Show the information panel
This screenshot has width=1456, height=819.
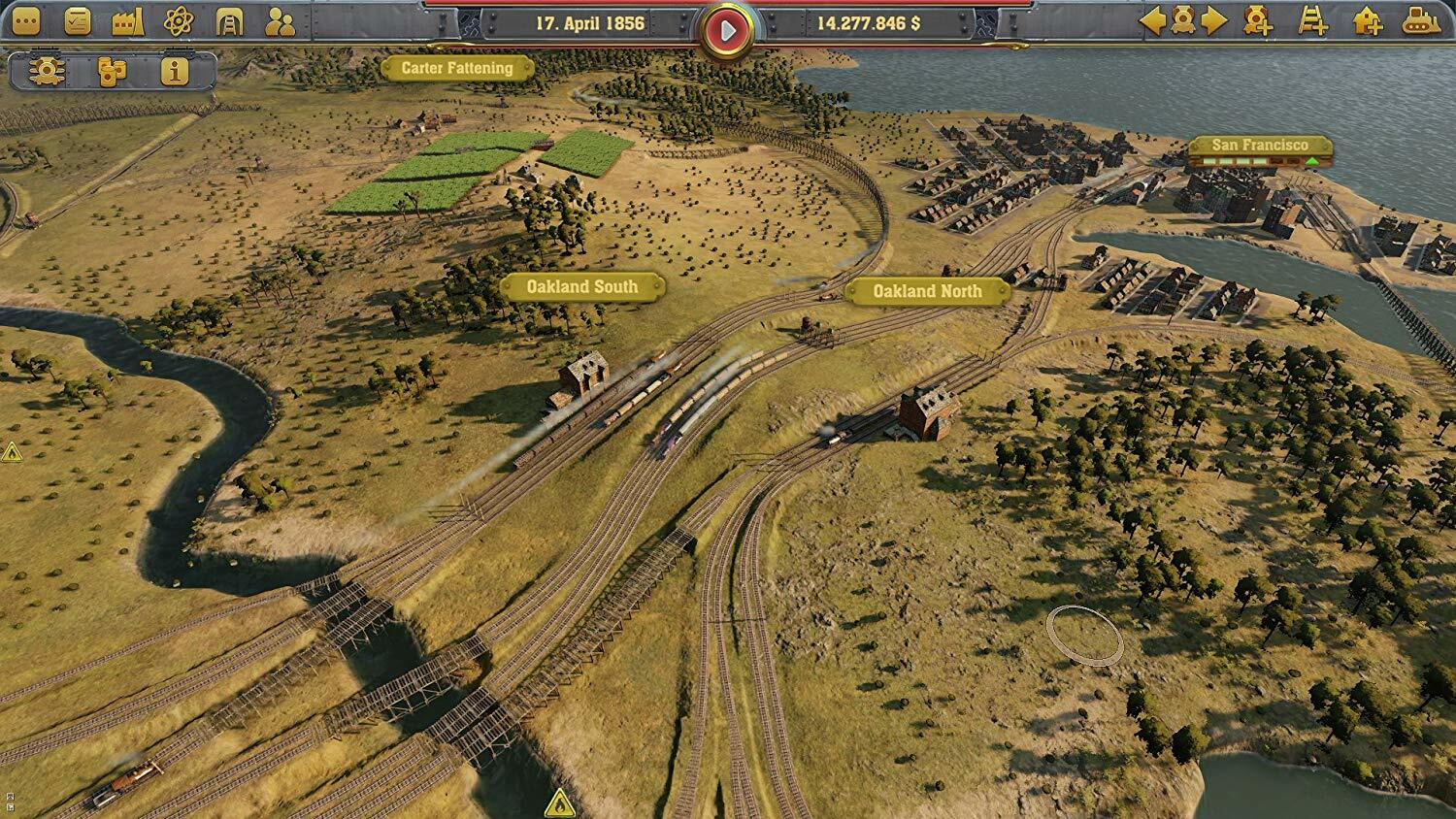[x=175, y=72]
